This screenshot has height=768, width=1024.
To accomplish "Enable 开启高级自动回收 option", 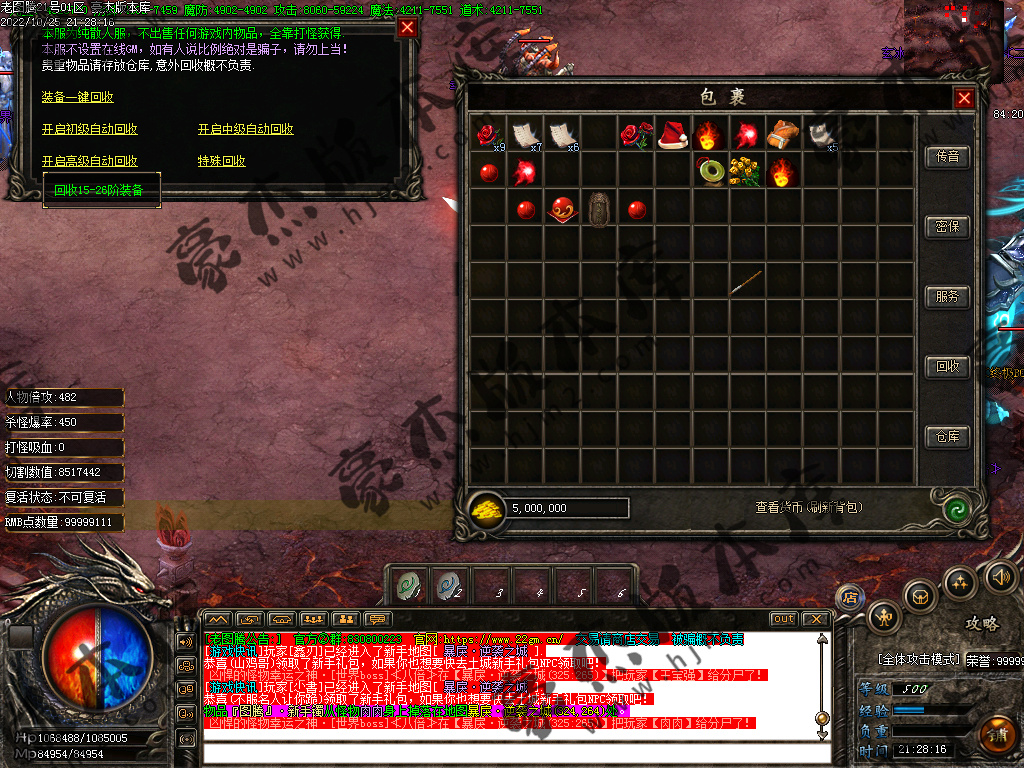I will point(89,161).
